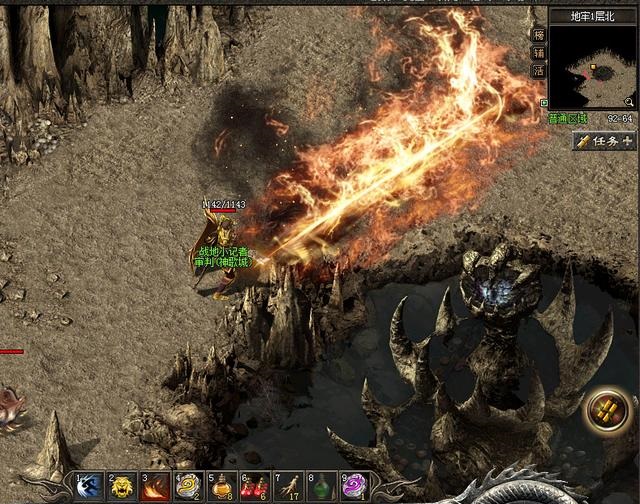Activate the blue slash skill in slot 1
Viewport: 640px width, 504px height.
89,487
